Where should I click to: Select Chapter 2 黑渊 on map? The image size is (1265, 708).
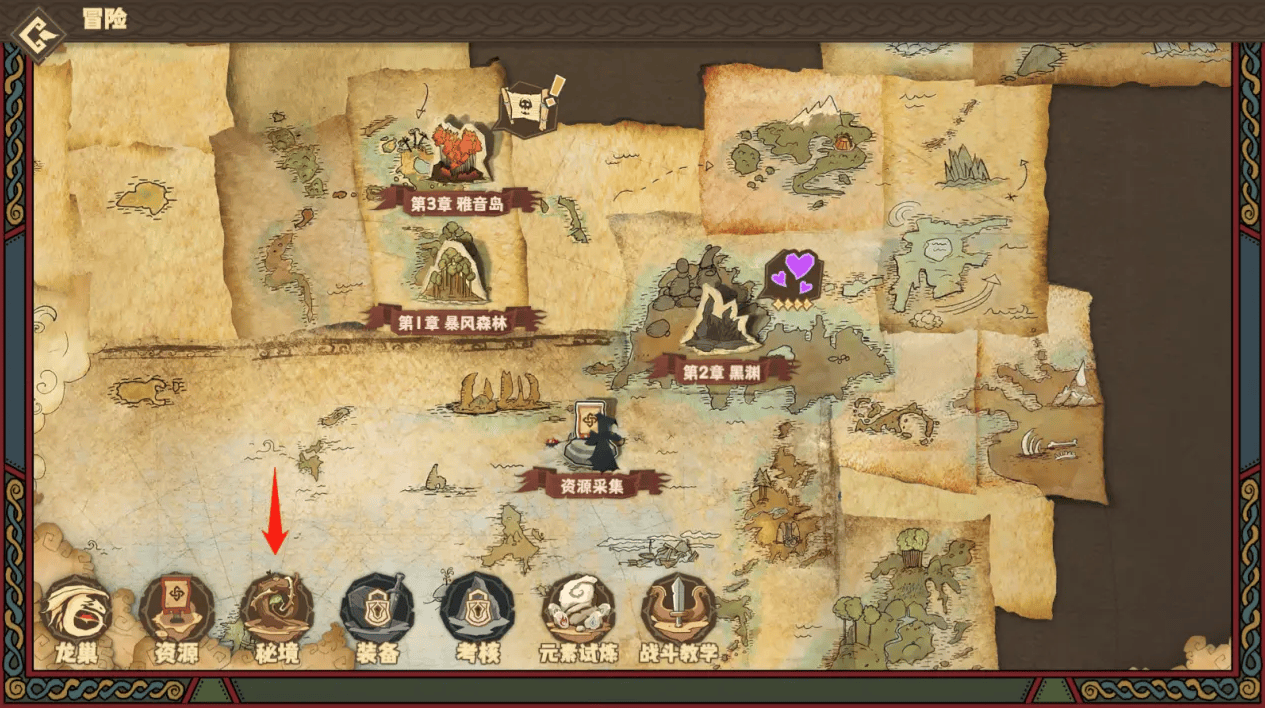point(722,322)
